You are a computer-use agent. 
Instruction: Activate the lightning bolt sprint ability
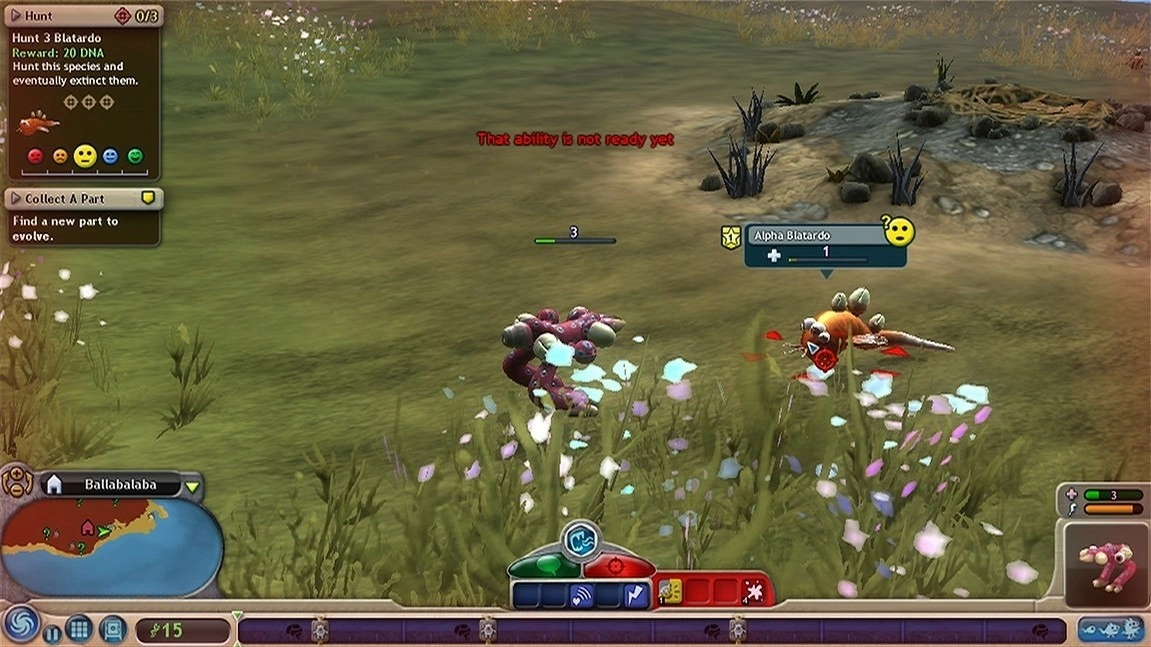pyautogui.click(x=637, y=596)
